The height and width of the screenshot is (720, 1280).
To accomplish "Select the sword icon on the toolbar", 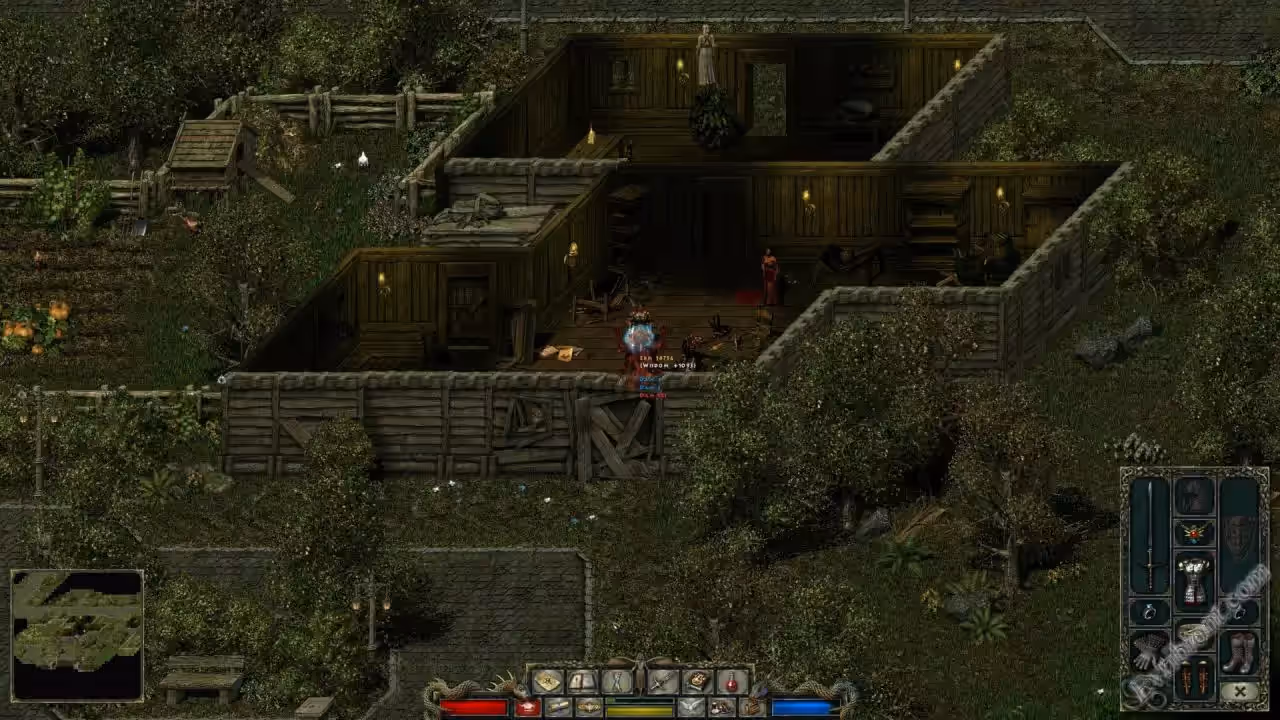I will tap(662, 681).
